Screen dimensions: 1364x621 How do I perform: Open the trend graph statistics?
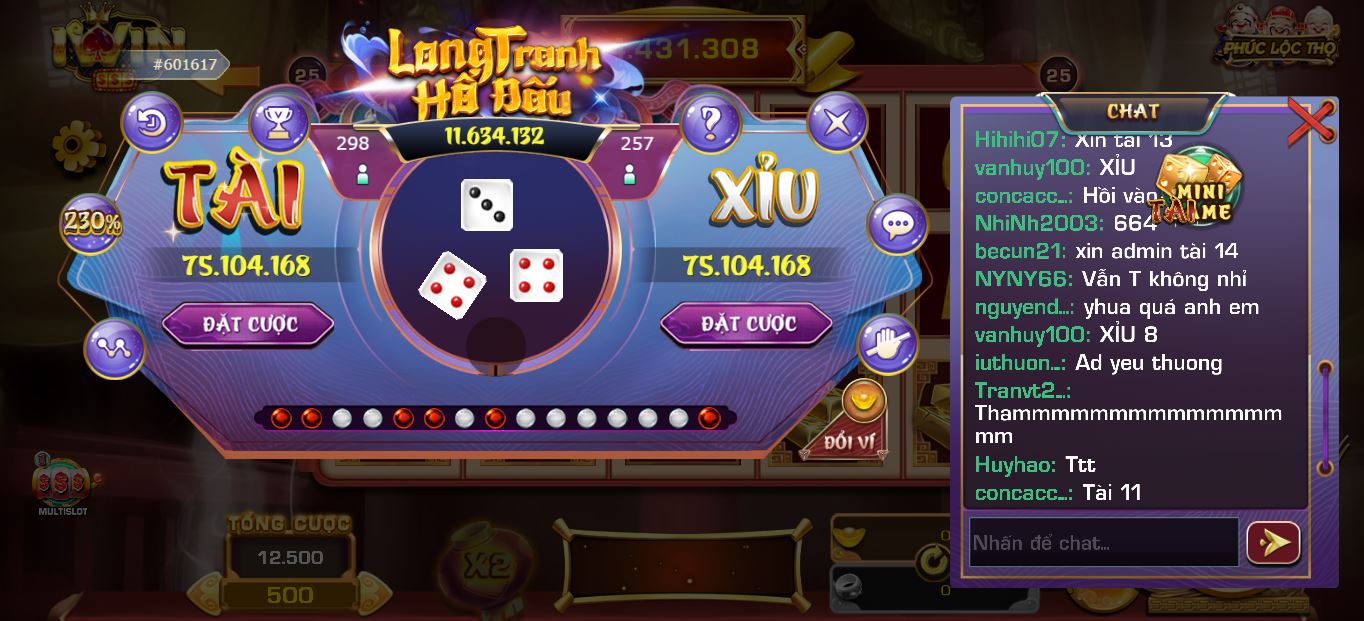[115, 348]
